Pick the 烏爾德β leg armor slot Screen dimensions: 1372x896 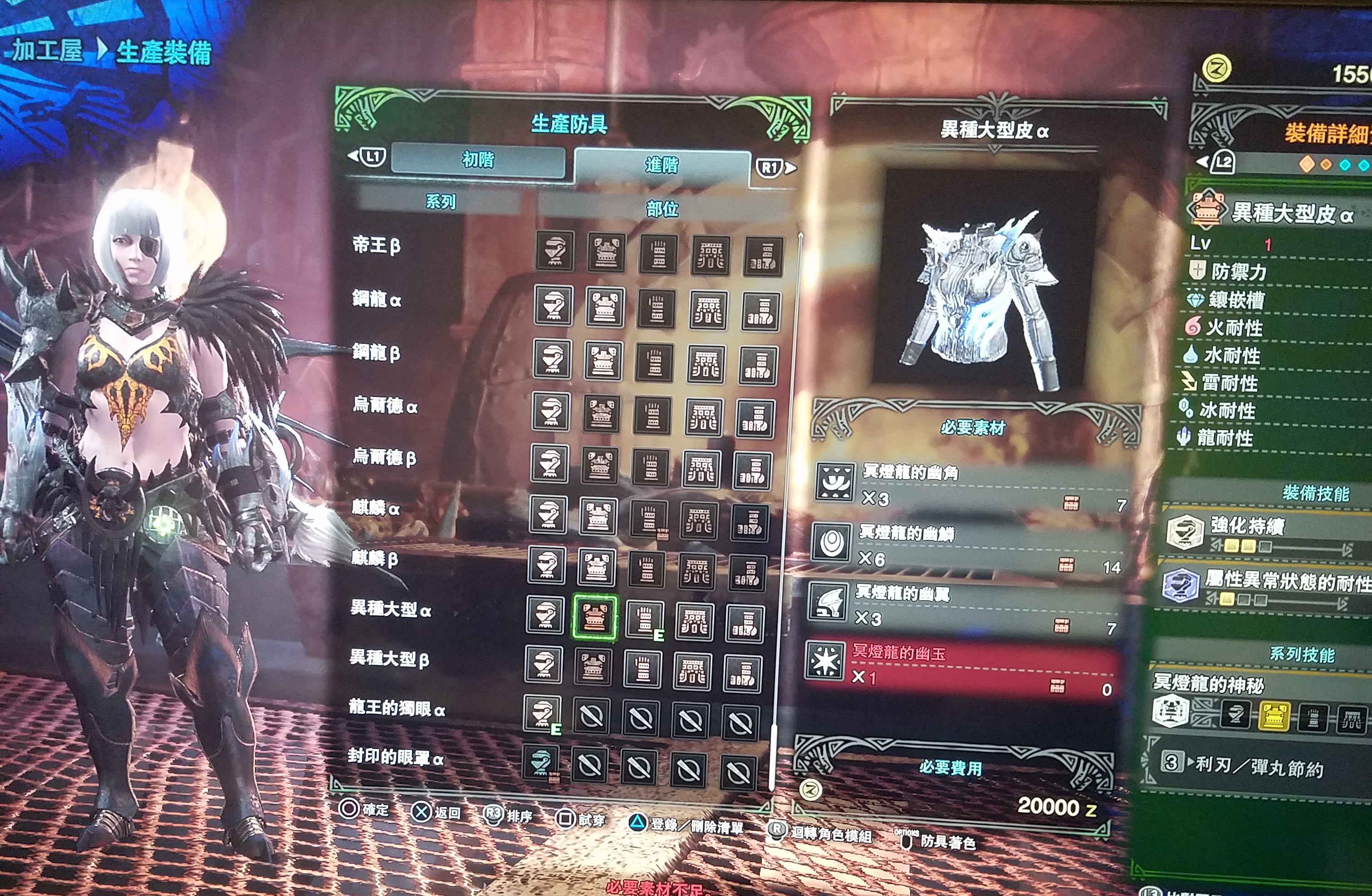point(752,470)
